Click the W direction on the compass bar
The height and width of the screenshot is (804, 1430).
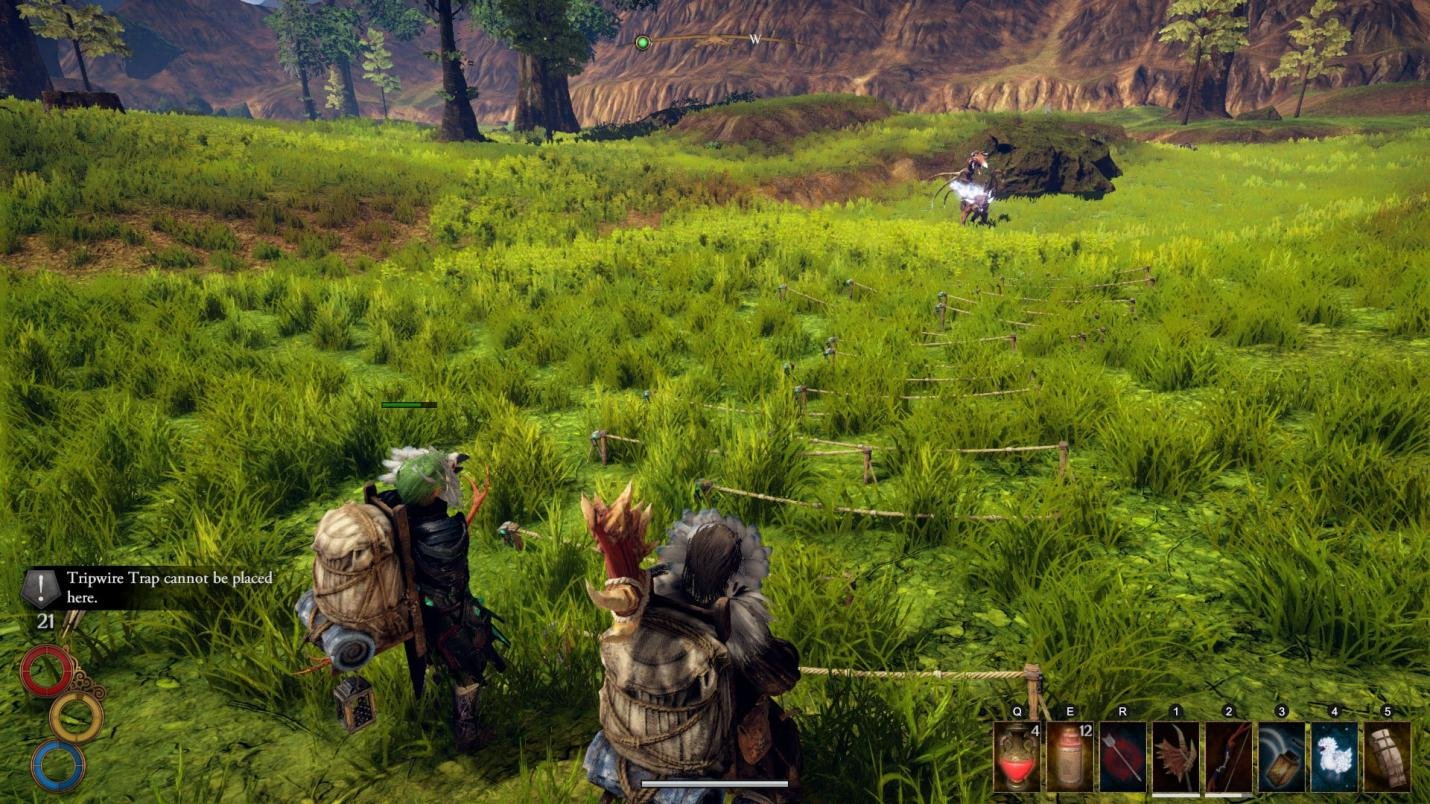click(757, 38)
